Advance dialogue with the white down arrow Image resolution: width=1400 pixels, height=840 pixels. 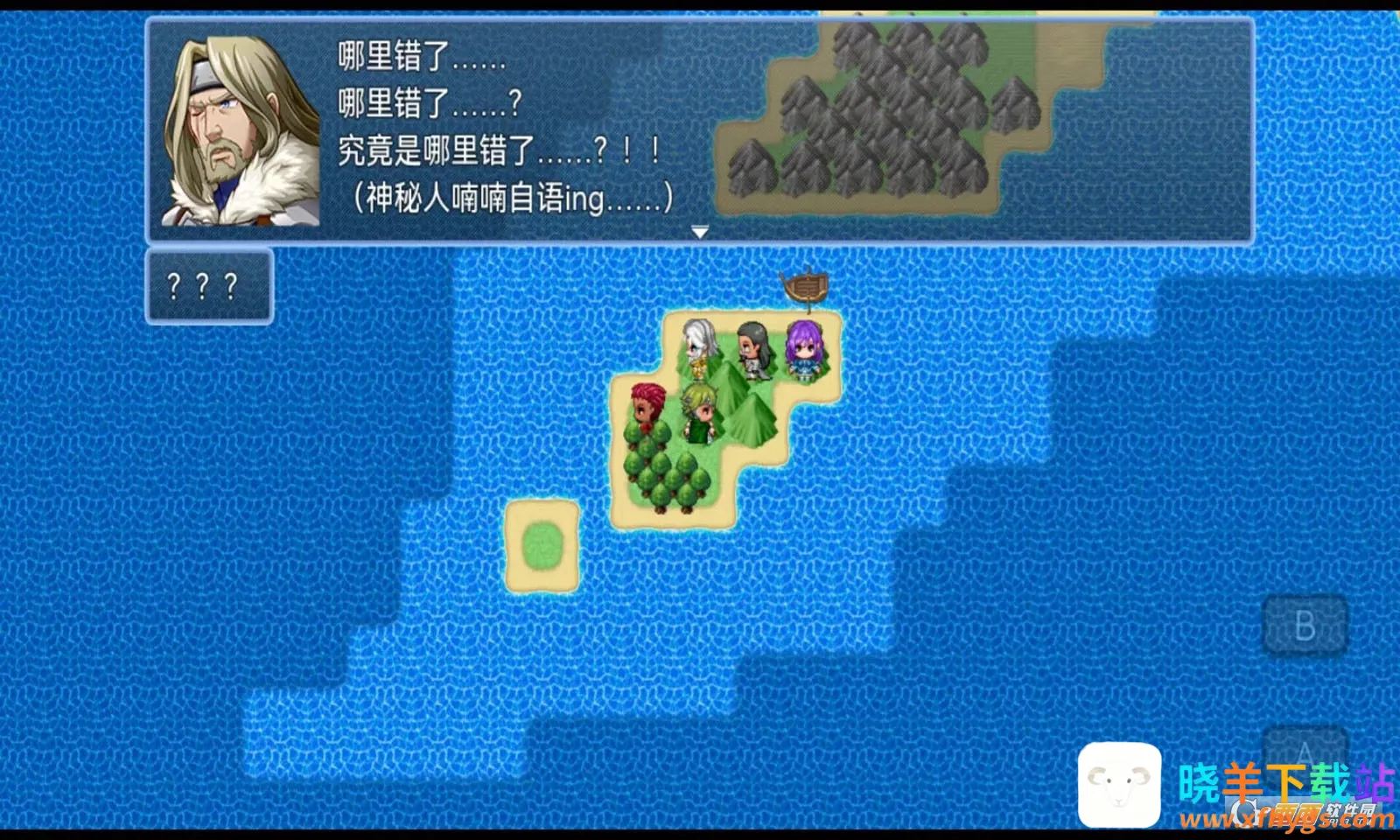pos(699,232)
